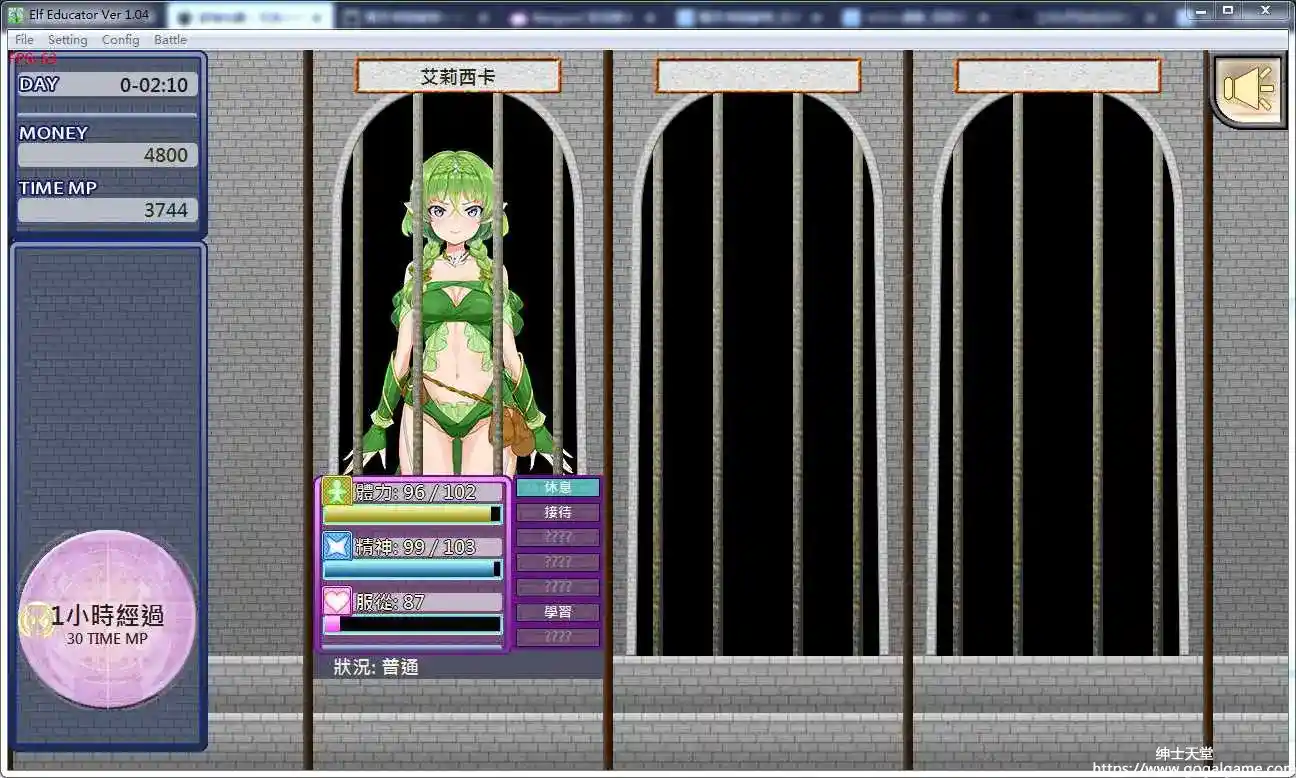Open the File menu
This screenshot has height=778, width=1296.
click(x=22, y=40)
